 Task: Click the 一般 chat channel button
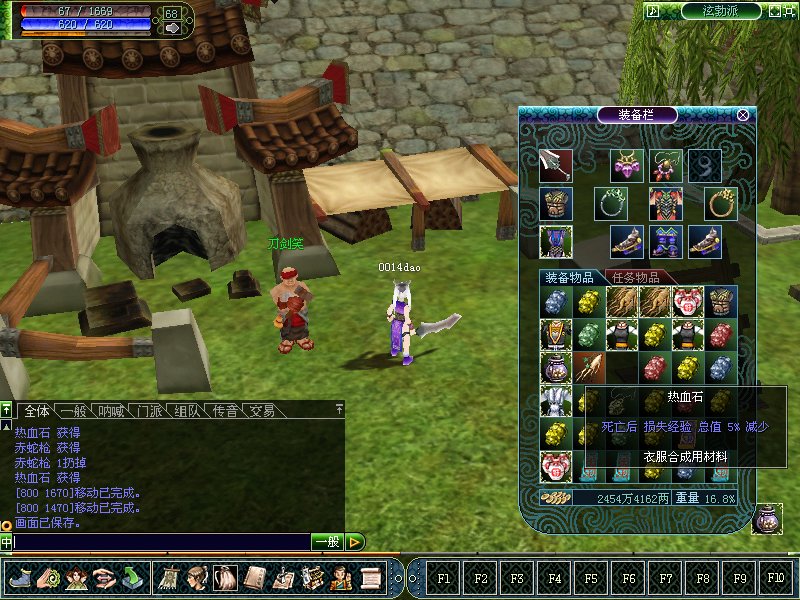coord(326,542)
